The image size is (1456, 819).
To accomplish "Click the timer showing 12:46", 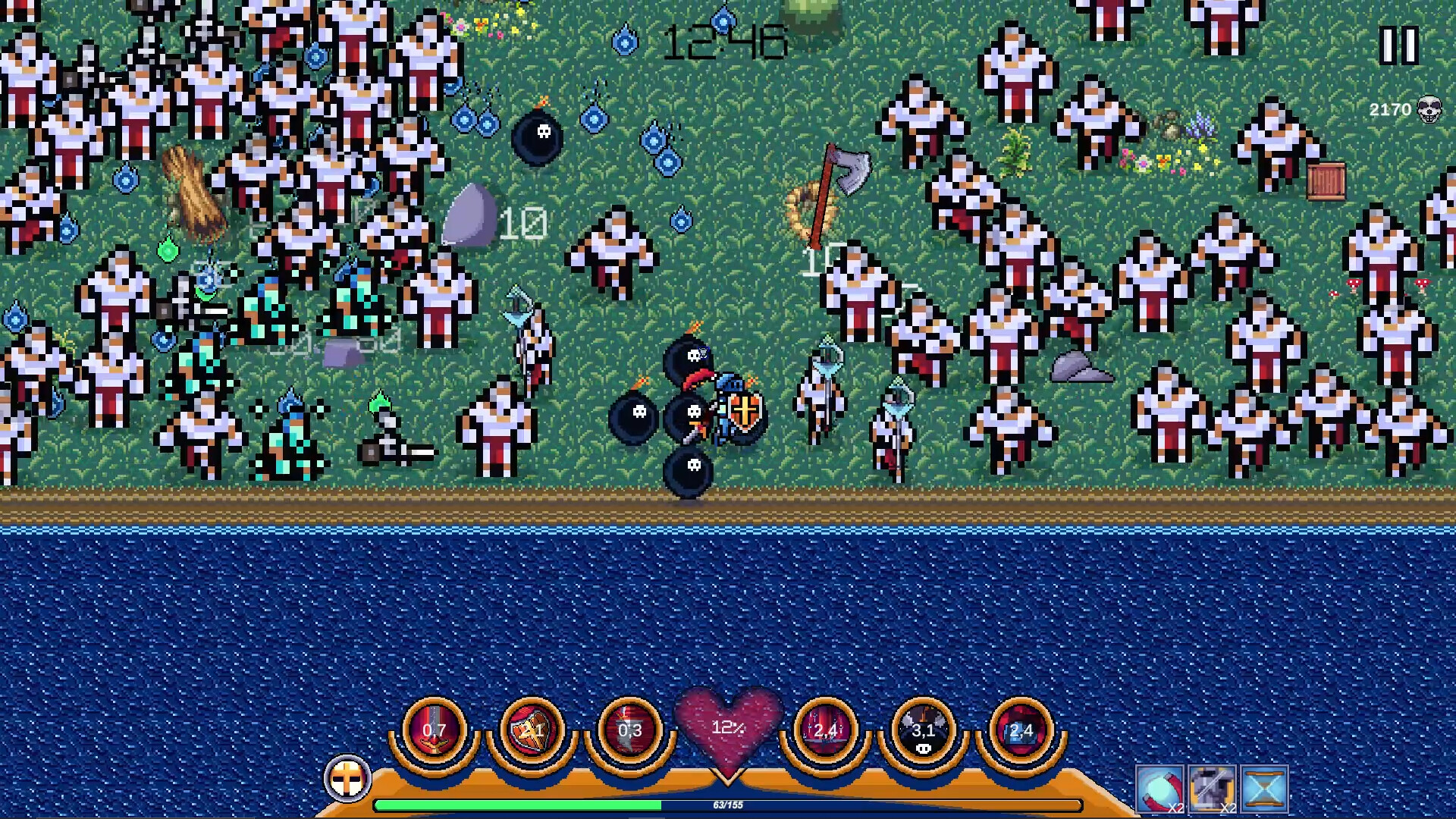I will (x=726, y=42).
